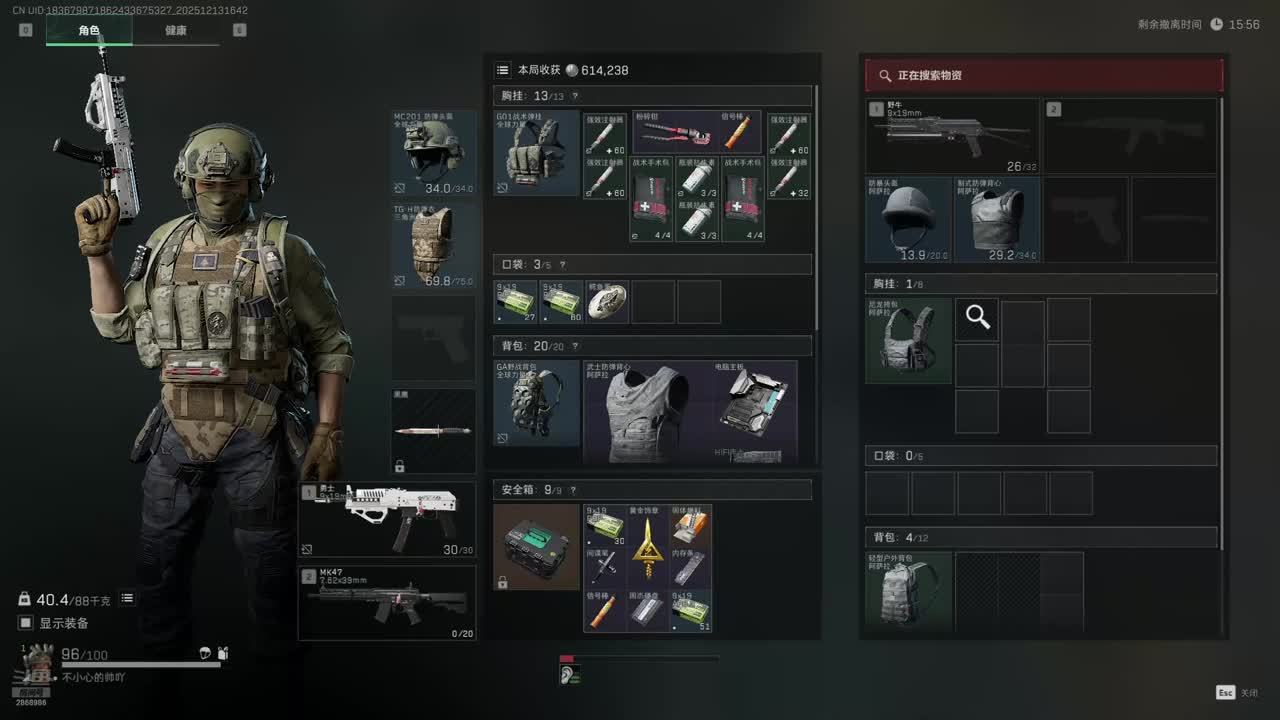Image resolution: width=1280 pixels, height=720 pixels.
Task: Toggle the 显示装备 checkbox
Action: pyautogui.click(x=26, y=623)
